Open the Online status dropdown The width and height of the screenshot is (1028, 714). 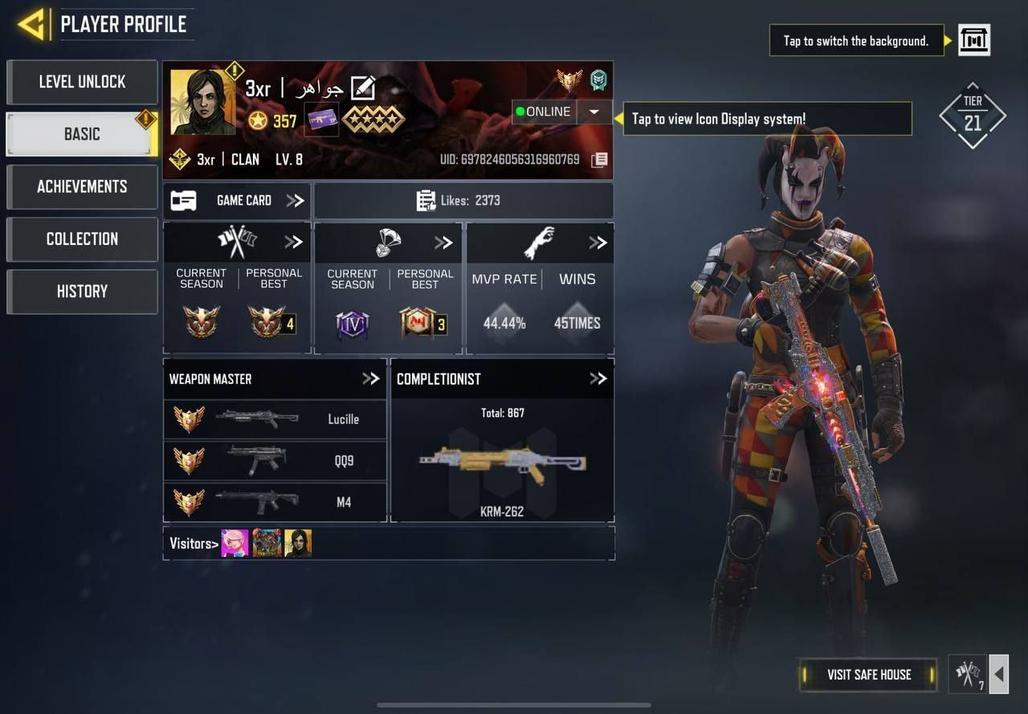593,112
